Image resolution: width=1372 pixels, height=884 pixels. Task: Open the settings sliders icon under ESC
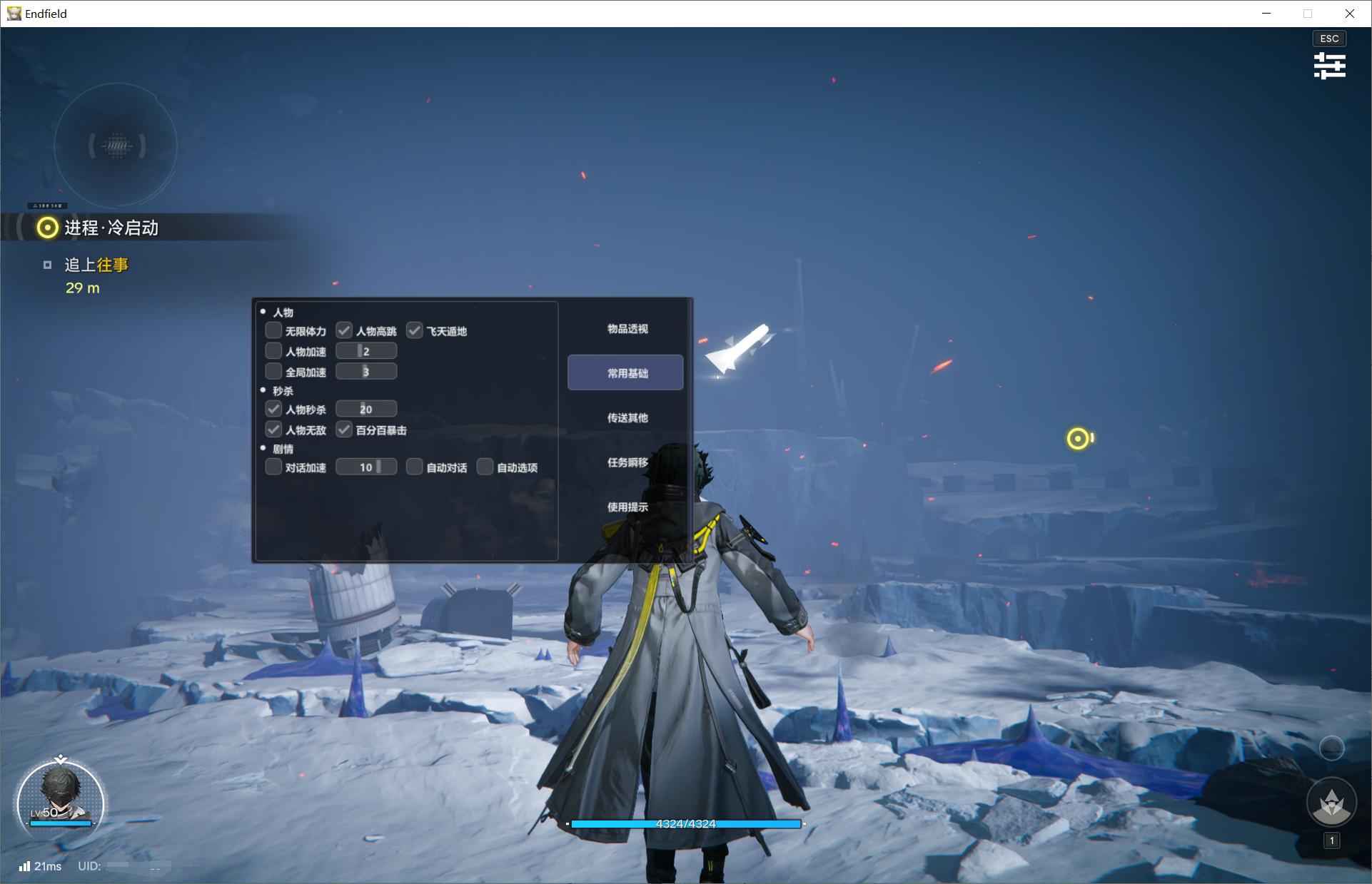(x=1329, y=66)
